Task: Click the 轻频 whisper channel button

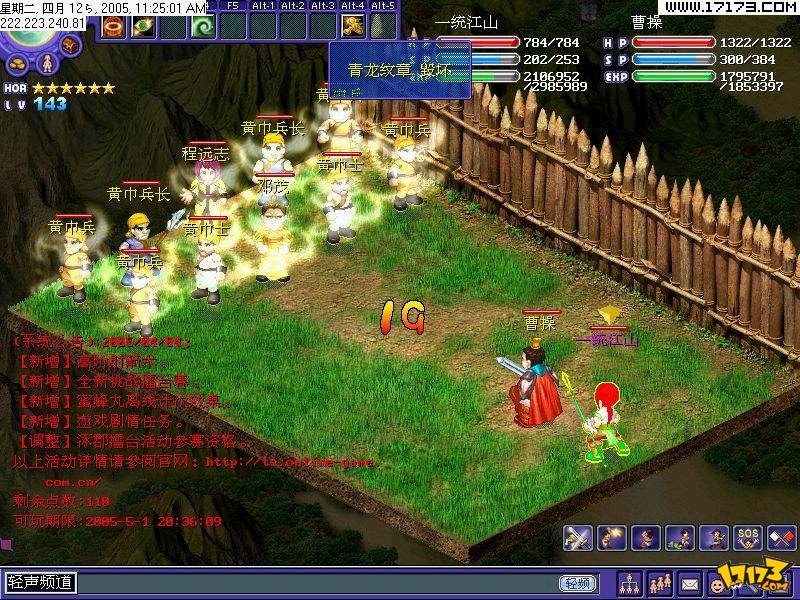Action: [x=575, y=583]
